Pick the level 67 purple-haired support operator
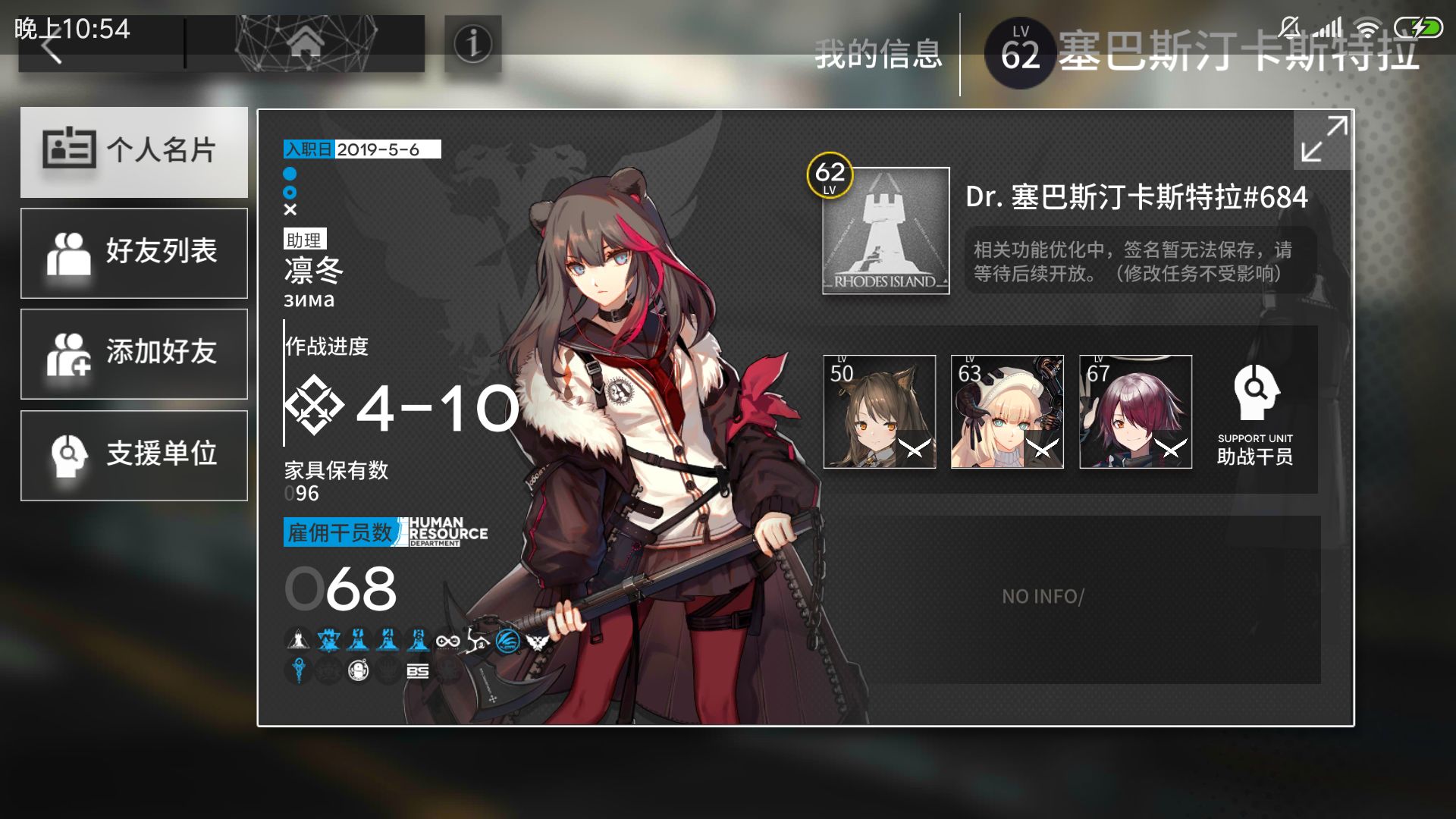 click(x=1135, y=412)
